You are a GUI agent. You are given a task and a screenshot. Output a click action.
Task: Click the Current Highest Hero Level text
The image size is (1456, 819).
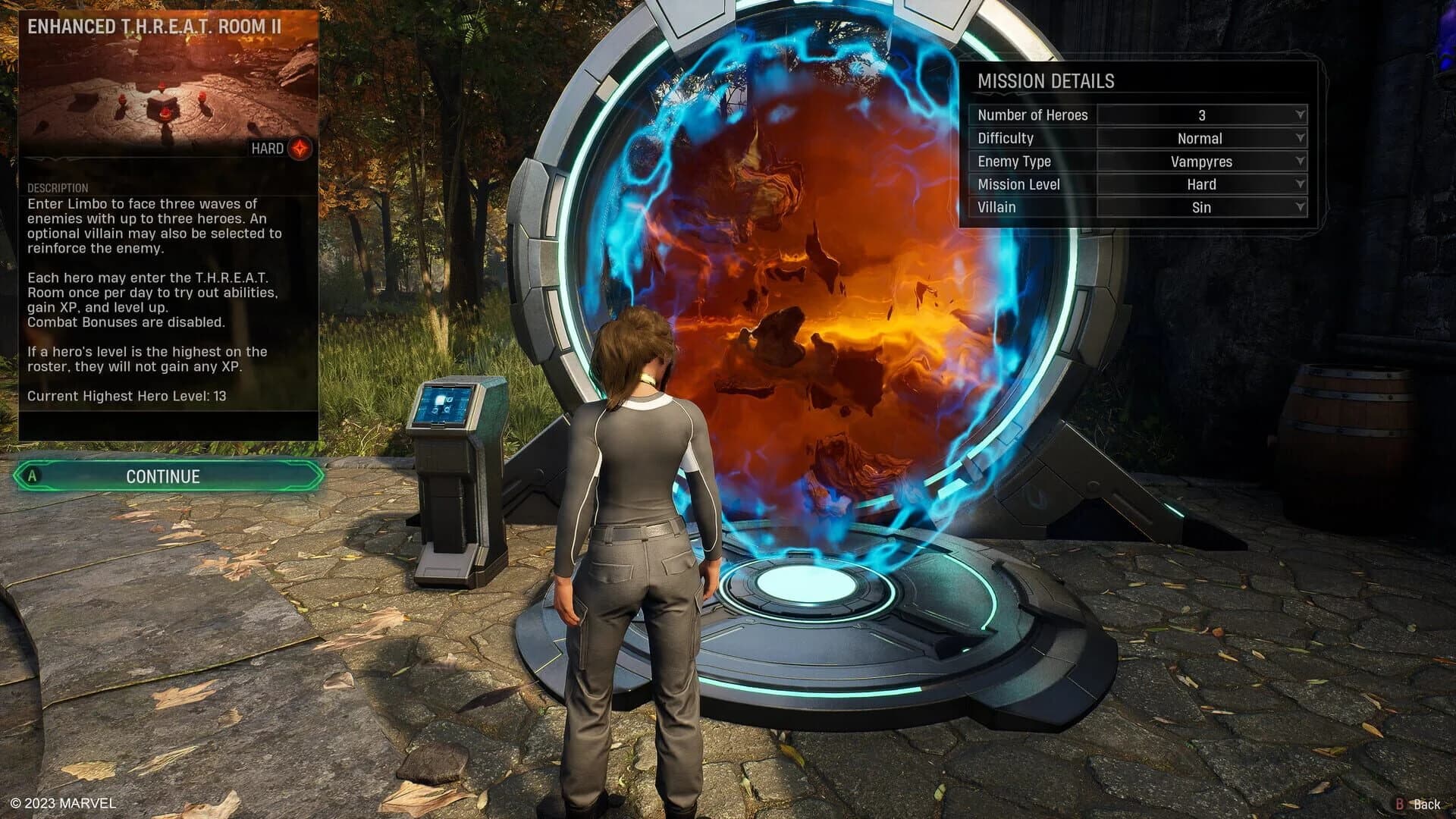[125, 395]
